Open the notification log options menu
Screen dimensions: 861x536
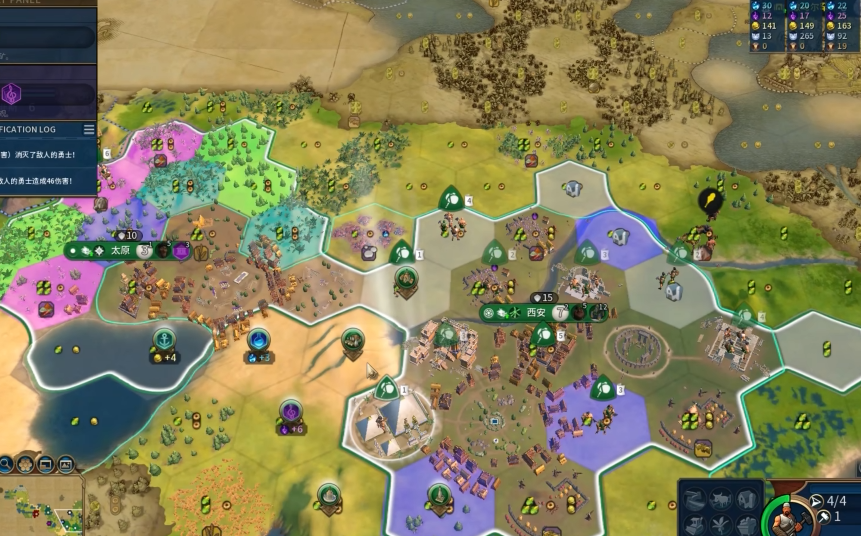pyautogui.click(x=89, y=130)
